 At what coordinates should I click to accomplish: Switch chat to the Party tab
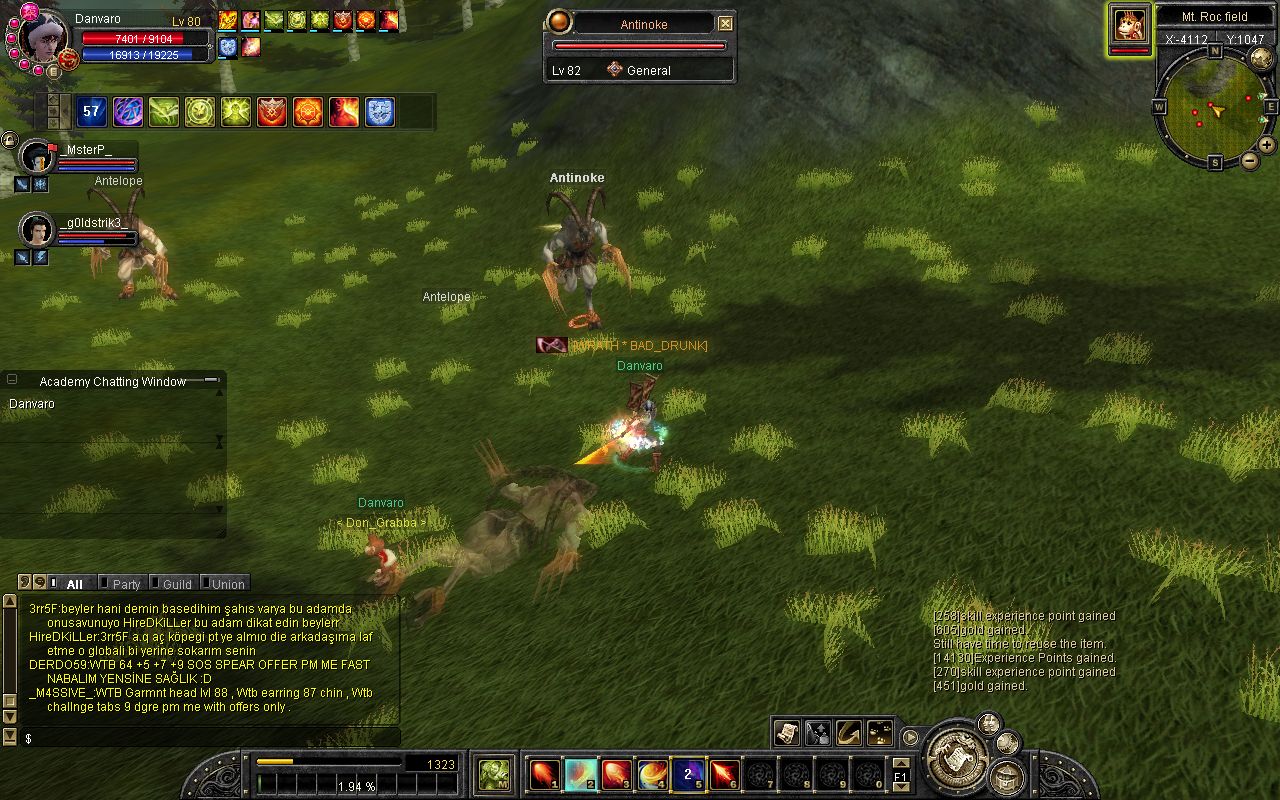(x=126, y=584)
